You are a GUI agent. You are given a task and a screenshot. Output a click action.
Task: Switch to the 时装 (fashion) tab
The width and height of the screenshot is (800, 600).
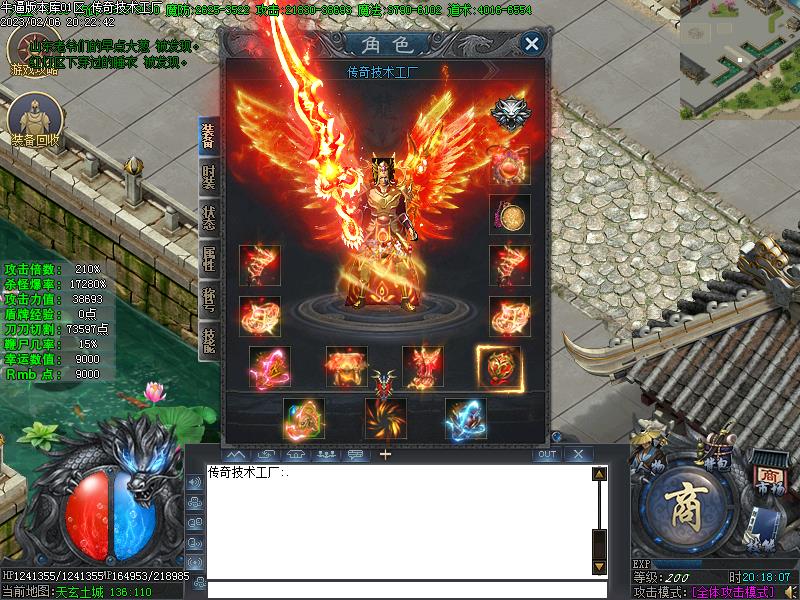pyautogui.click(x=208, y=178)
